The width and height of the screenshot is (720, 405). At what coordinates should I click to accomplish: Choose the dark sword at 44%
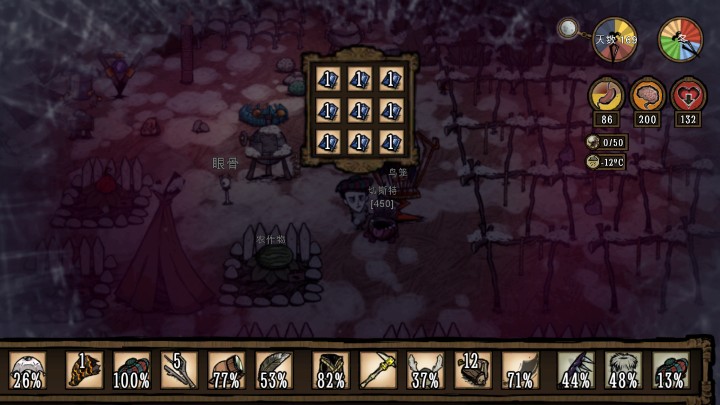click(576, 370)
